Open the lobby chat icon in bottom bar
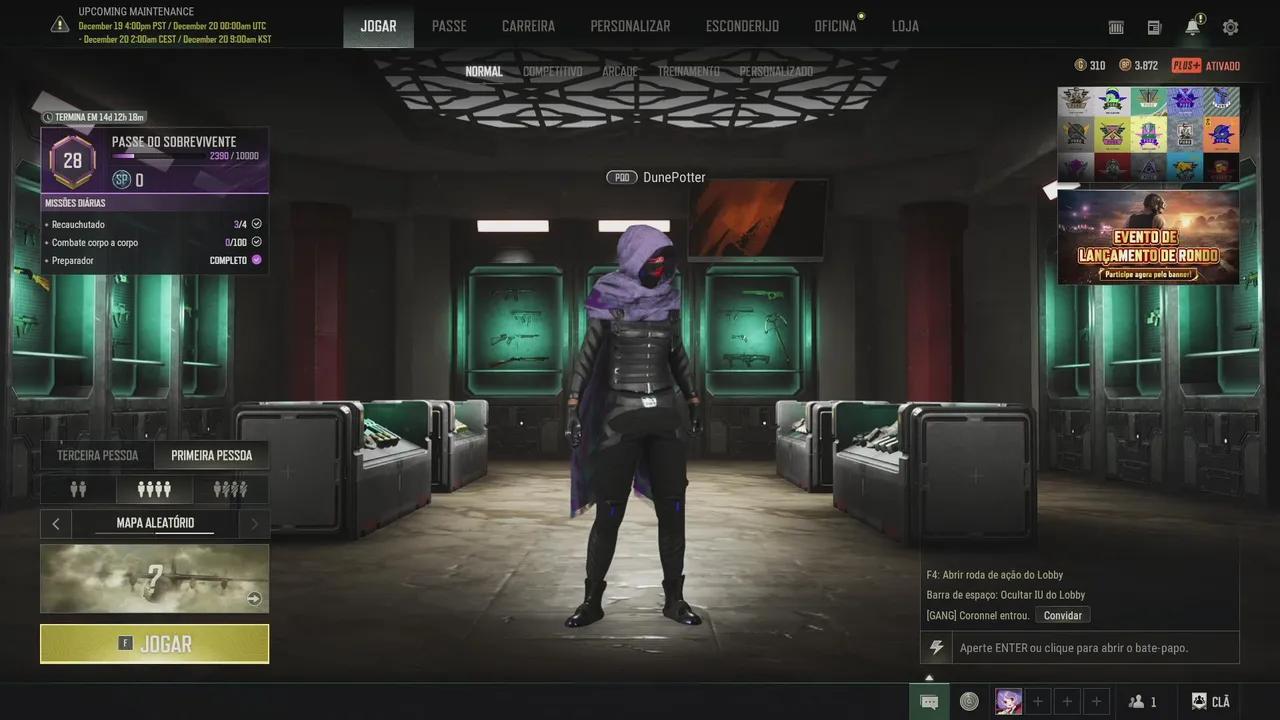1280x720 pixels. [930, 701]
